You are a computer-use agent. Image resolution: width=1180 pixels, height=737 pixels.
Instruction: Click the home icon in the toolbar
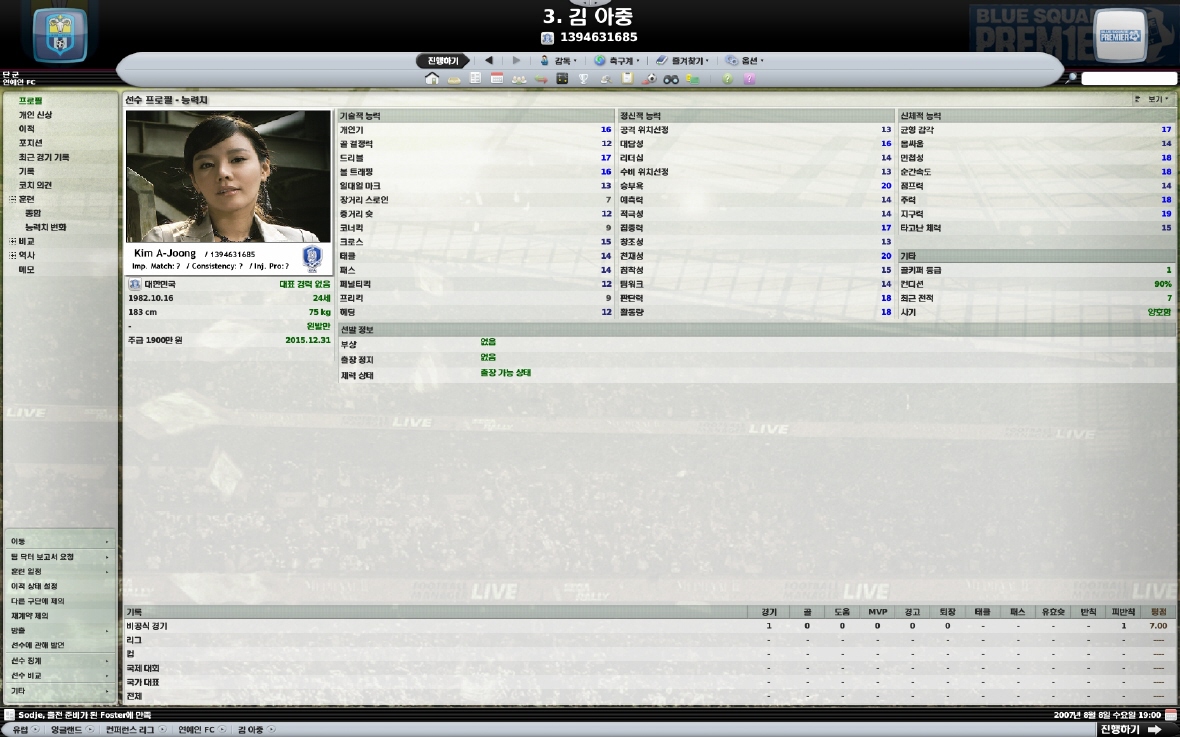[432, 79]
